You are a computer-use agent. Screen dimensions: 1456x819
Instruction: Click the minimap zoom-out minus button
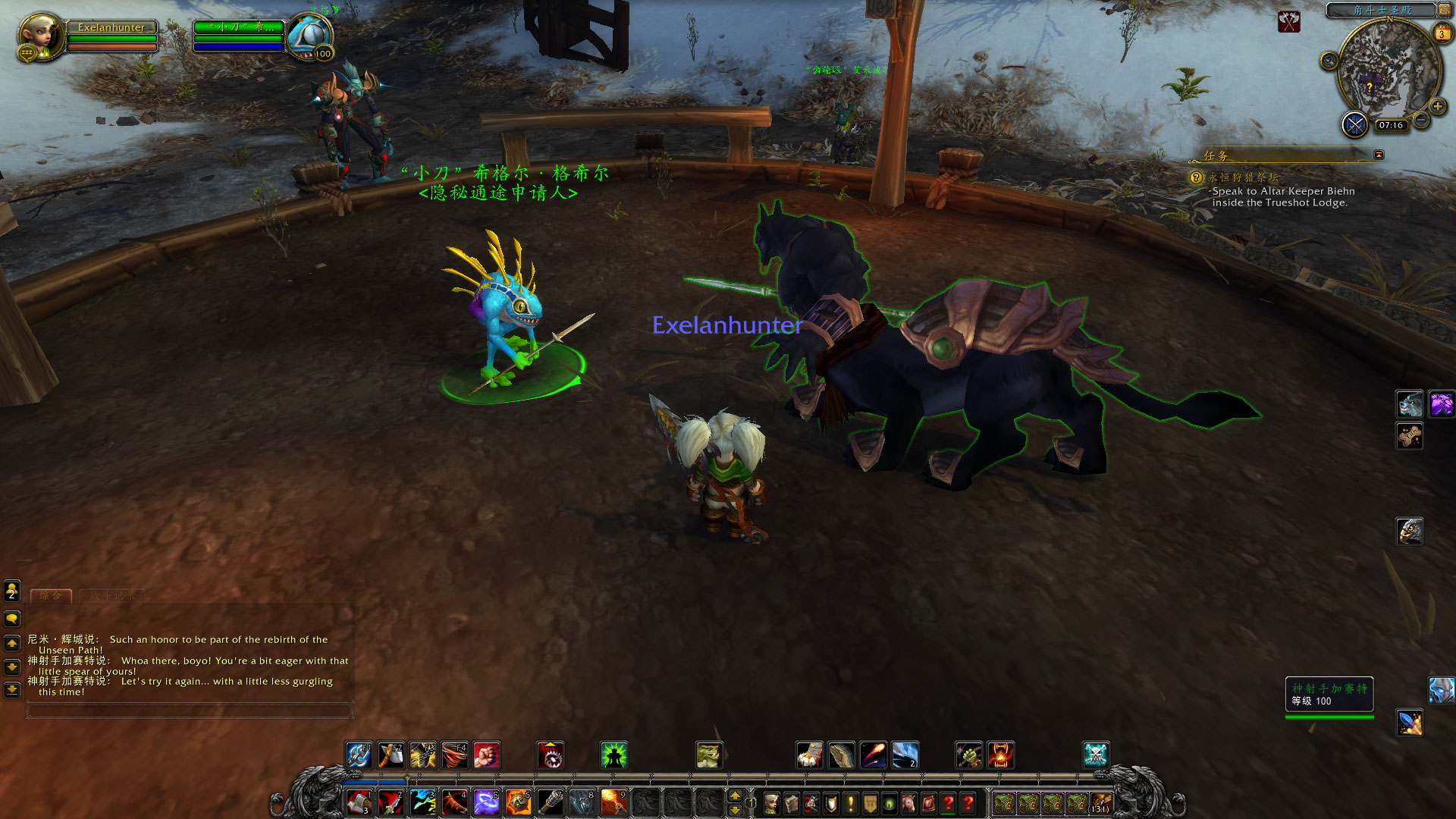tap(1422, 121)
